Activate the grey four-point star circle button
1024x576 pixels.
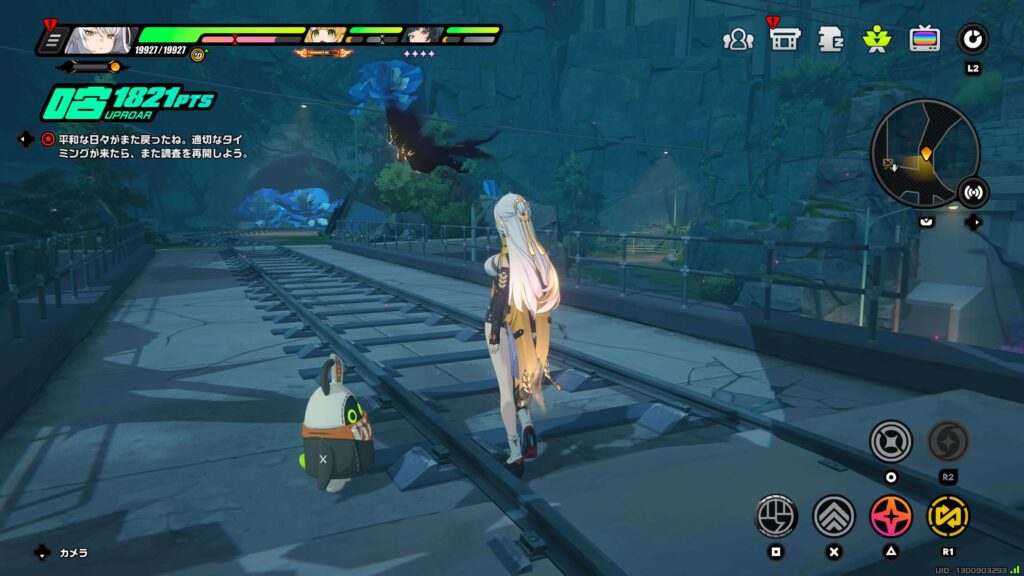890,441
